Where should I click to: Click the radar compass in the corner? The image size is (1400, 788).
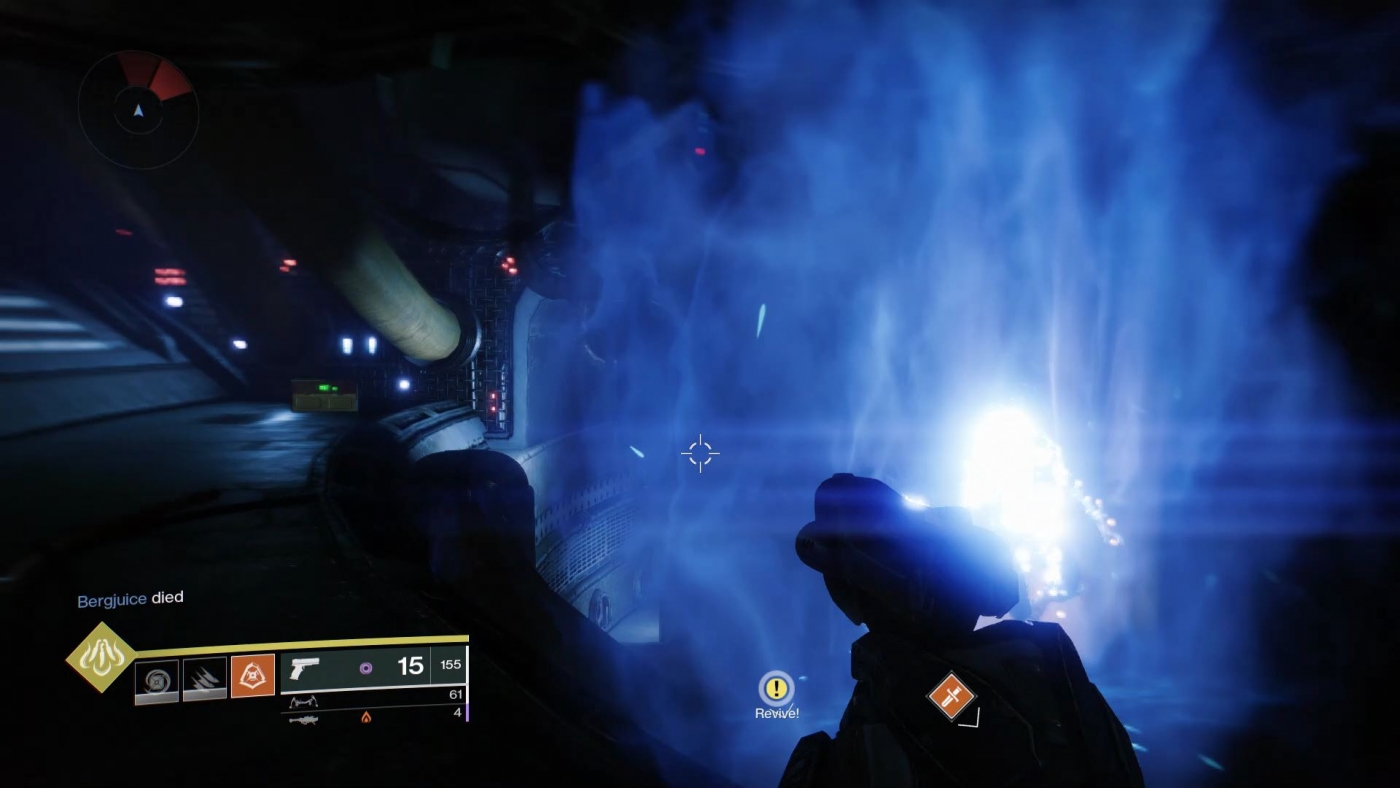138,113
